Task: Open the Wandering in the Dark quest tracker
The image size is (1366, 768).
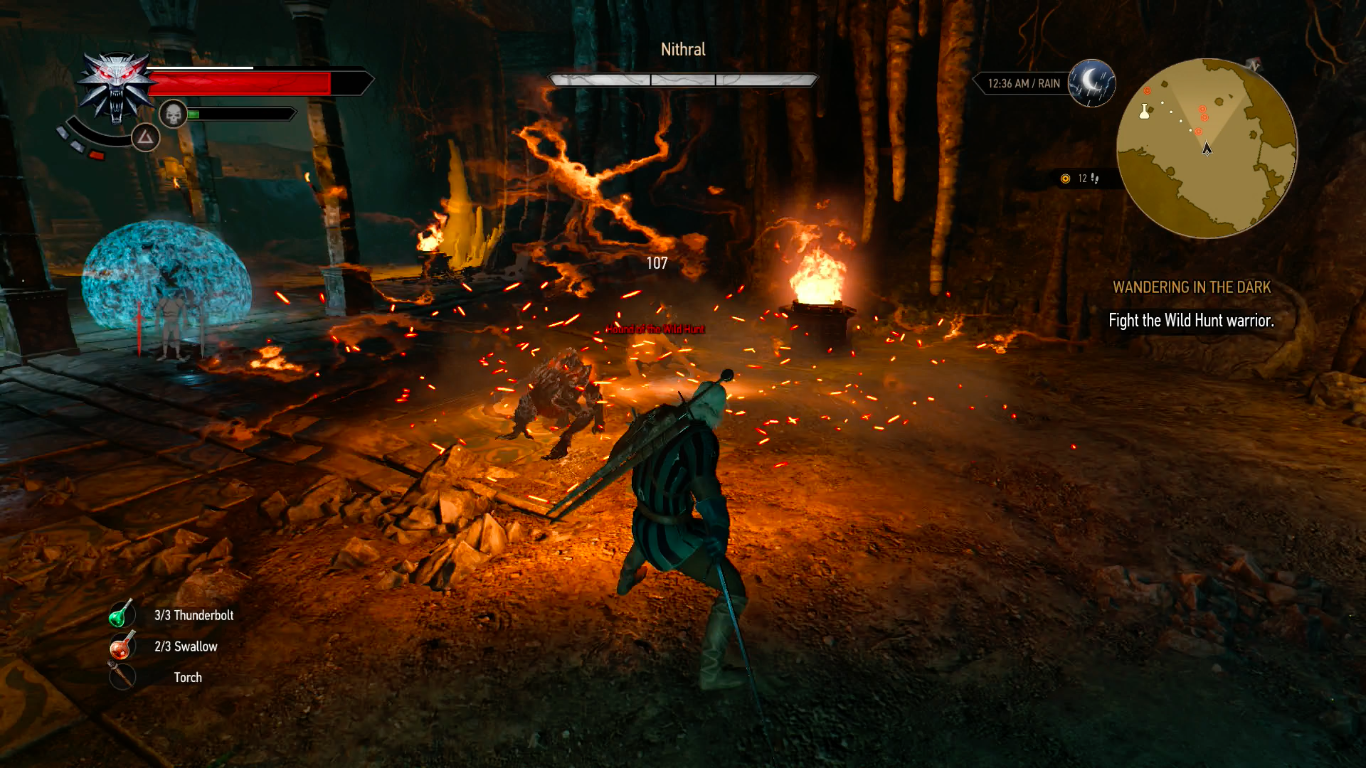Action: click(1191, 288)
